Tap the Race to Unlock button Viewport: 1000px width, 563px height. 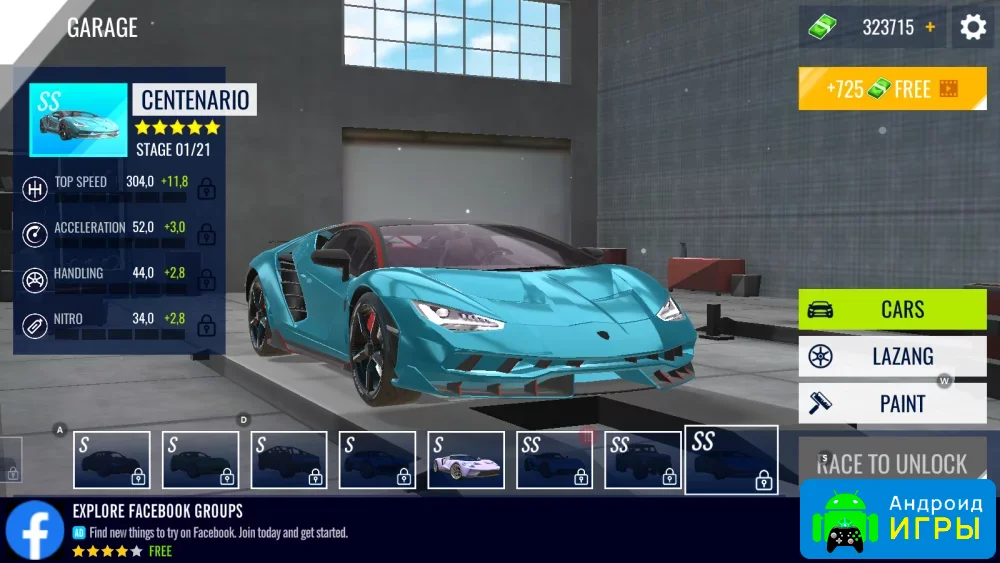point(892,463)
